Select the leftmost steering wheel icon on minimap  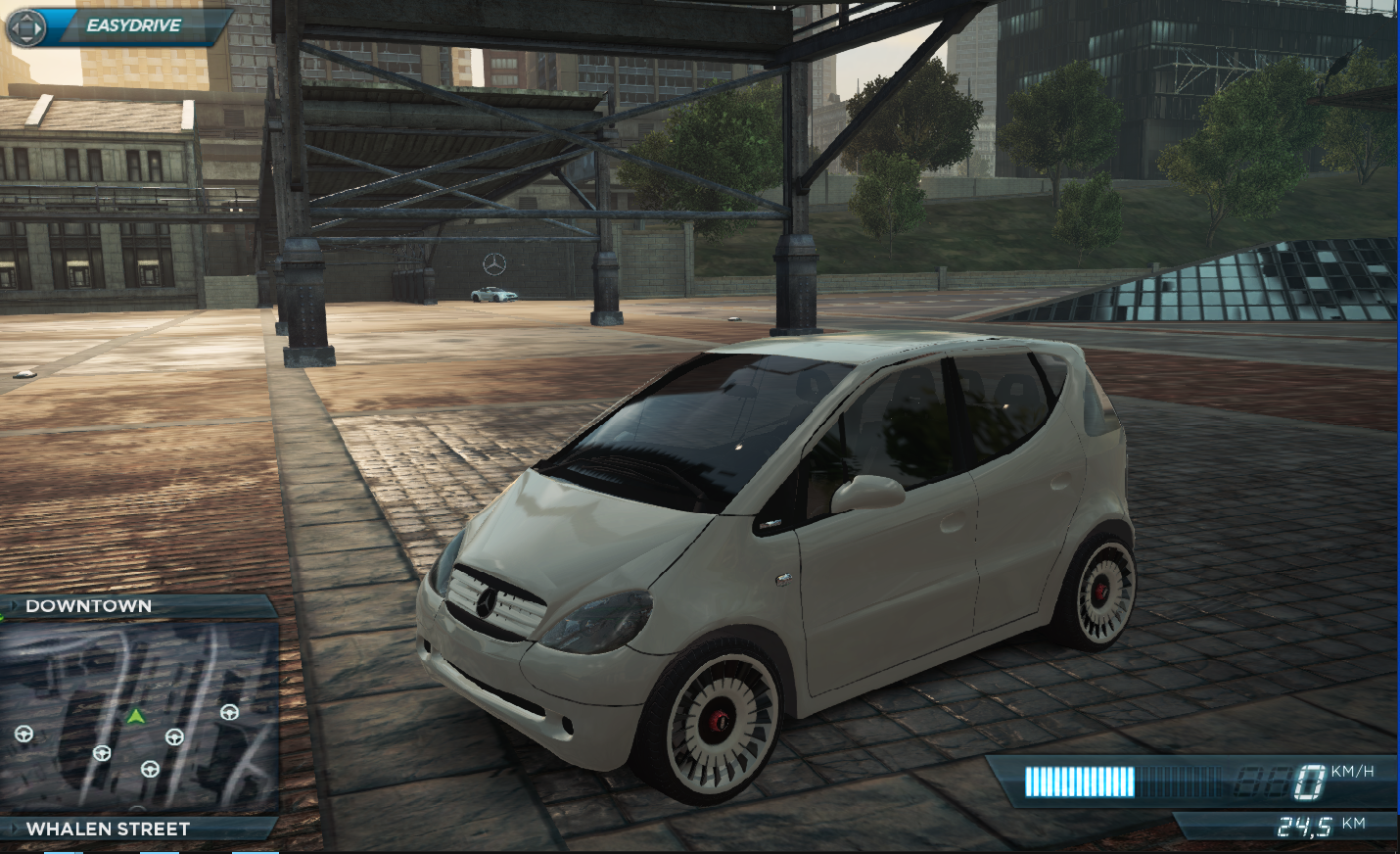(x=23, y=735)
